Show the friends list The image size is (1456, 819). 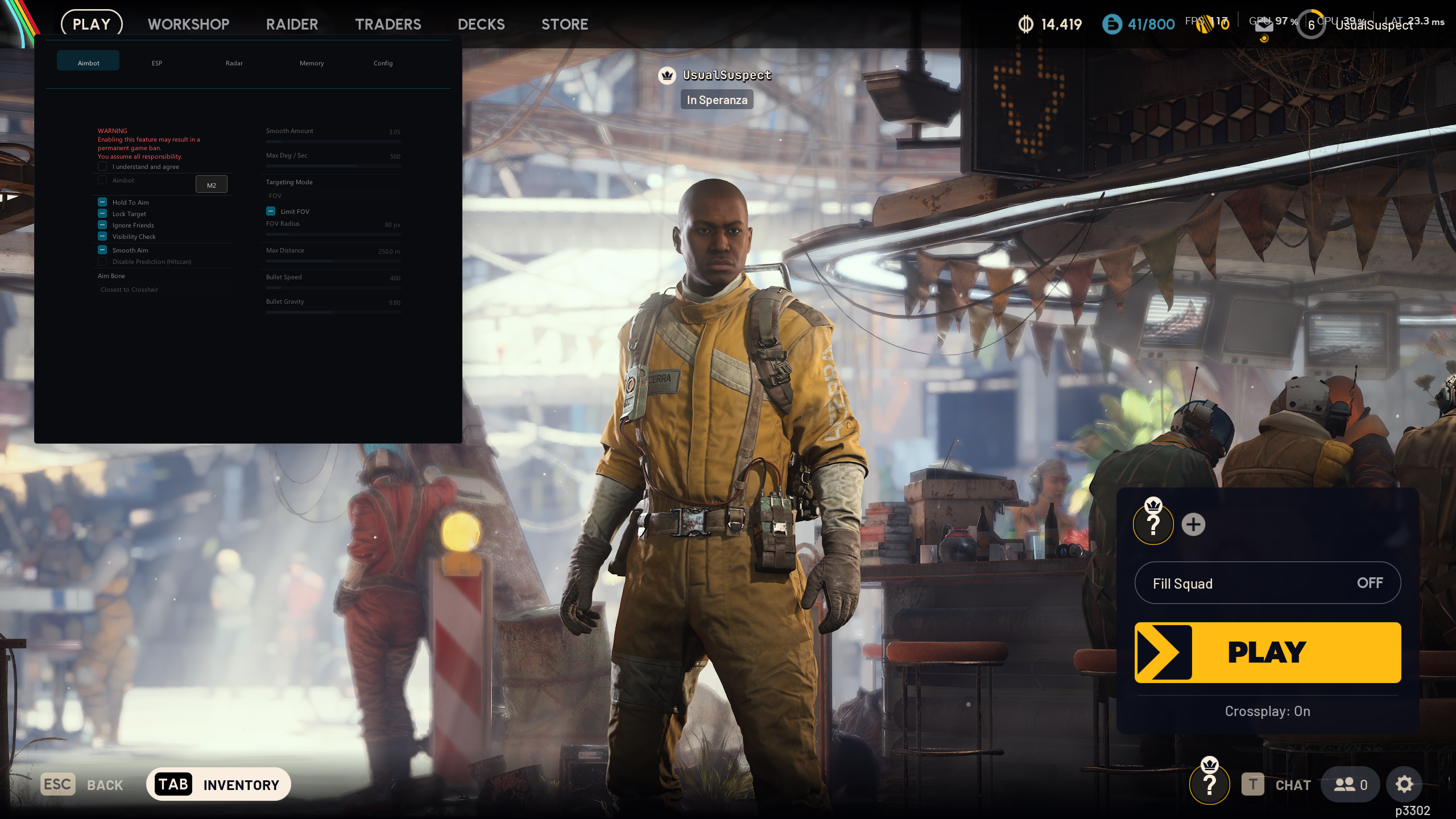(1350, 785)
